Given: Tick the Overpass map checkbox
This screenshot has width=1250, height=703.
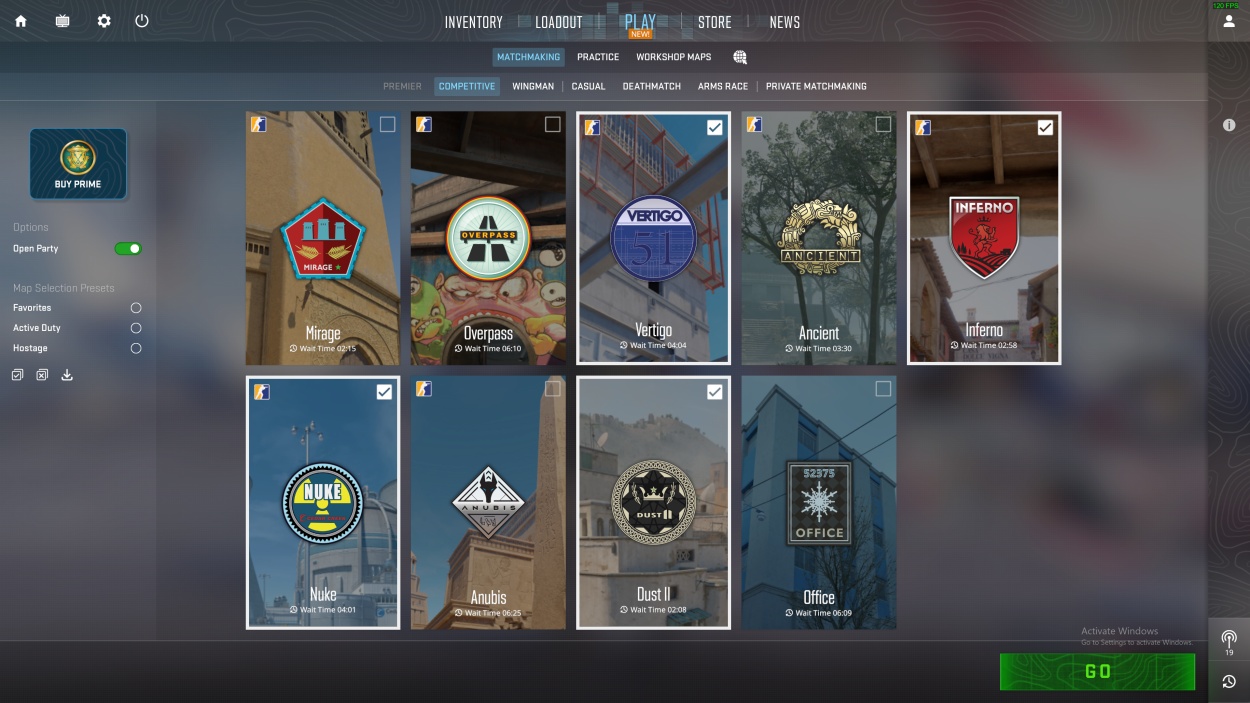Looking at the screenshot, I should (x=552, y=125).
